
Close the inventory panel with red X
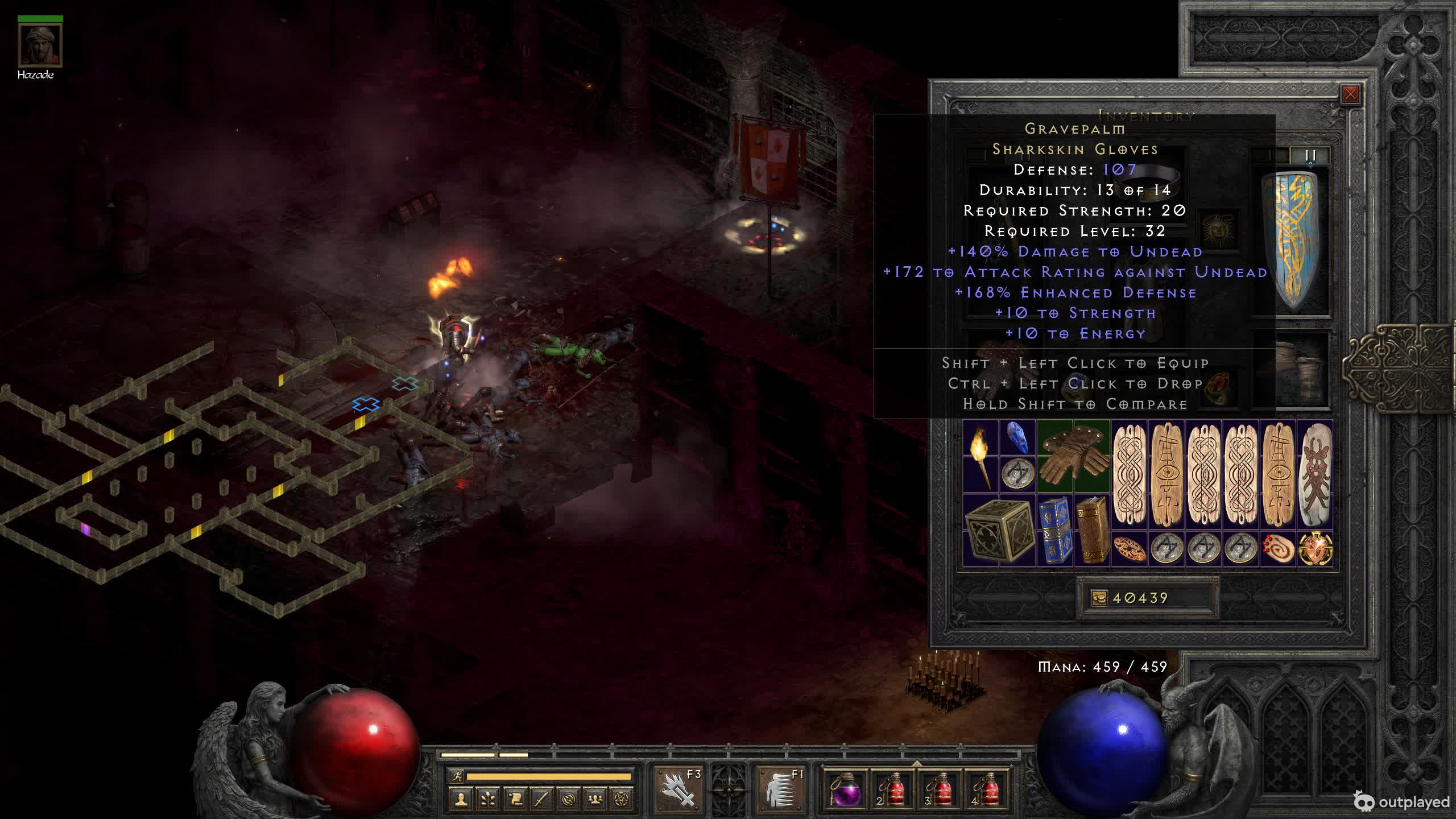(1350, 94)
